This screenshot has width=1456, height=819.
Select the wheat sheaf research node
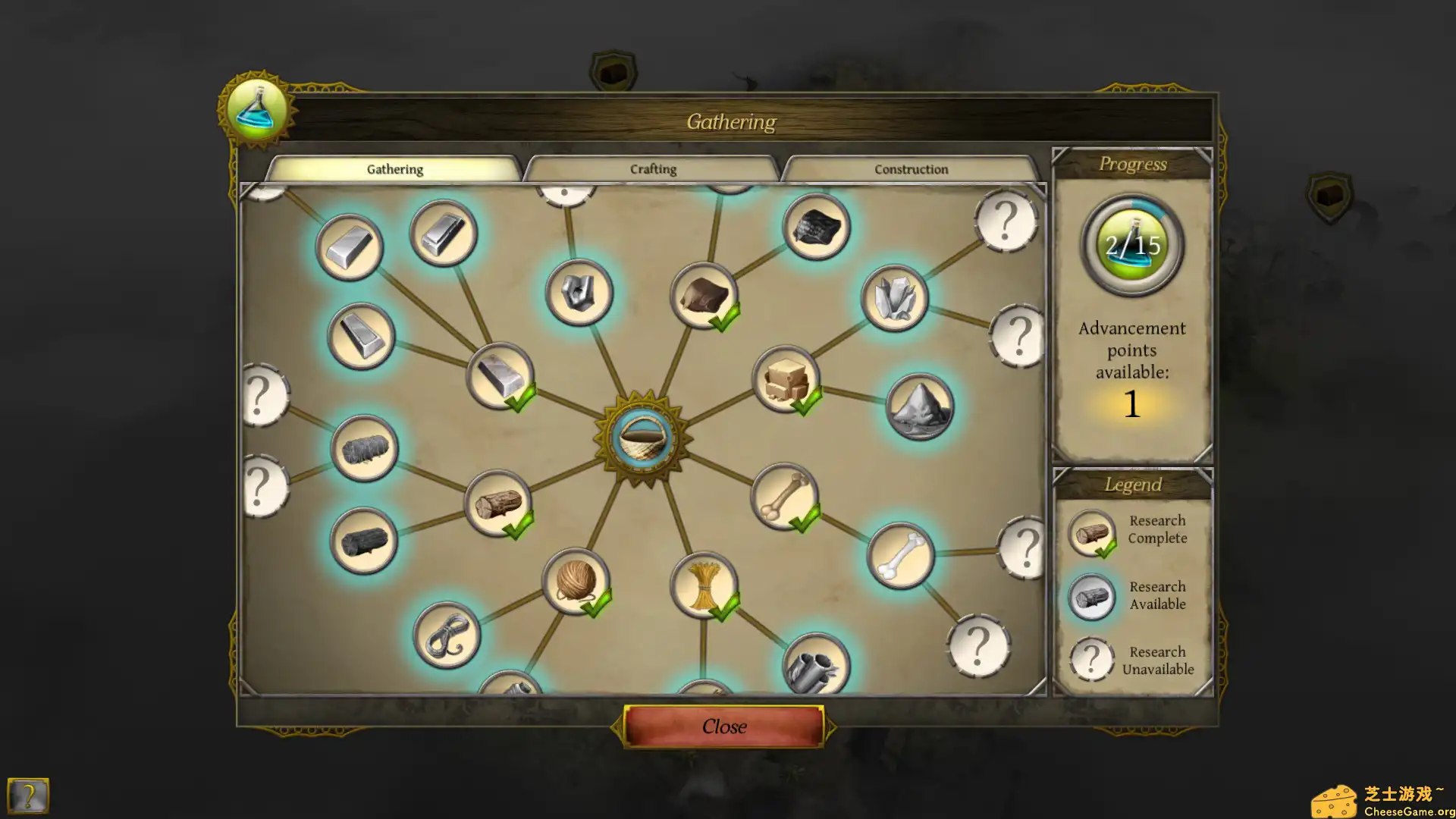click(x=703, y=585)
